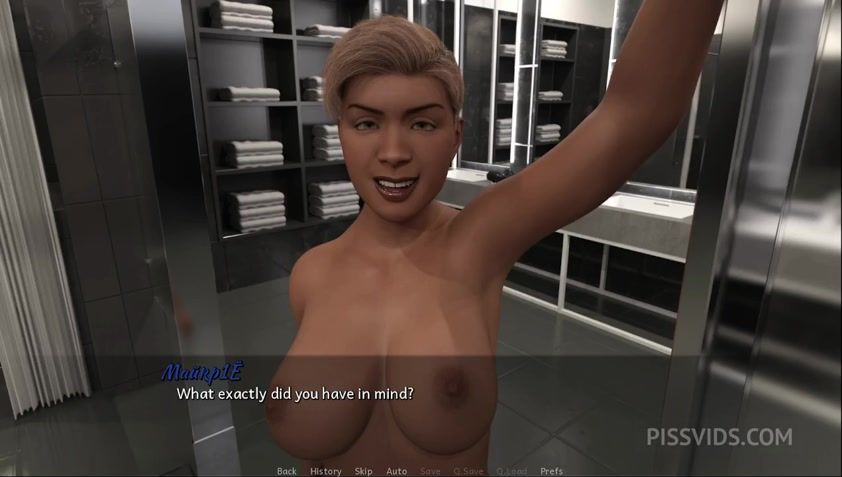Open the Save screen
This screenshot has height=477, width=842.
click(430, 471)
